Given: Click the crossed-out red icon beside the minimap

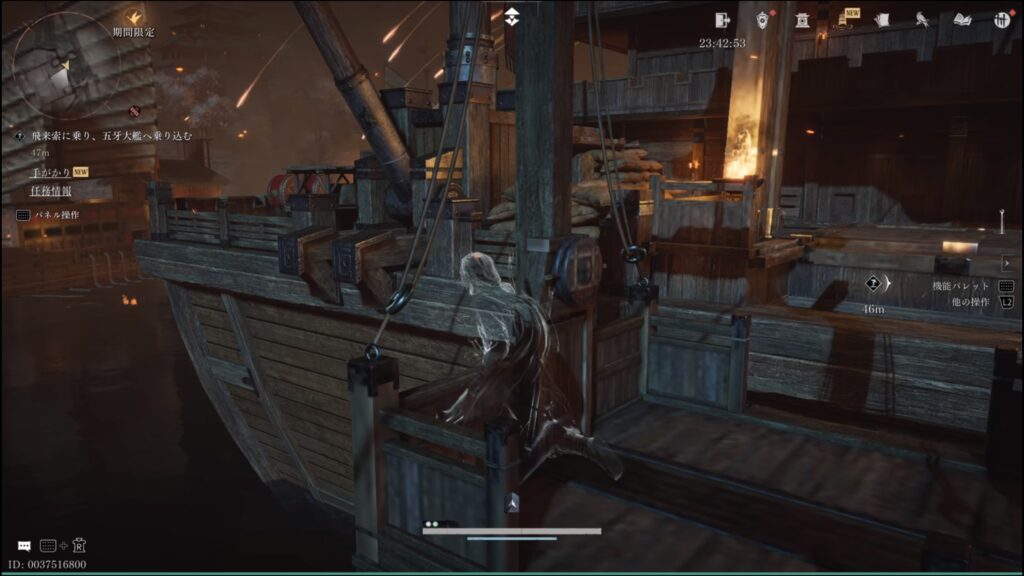Looking at the screenshot, I should tap(134, 110).
